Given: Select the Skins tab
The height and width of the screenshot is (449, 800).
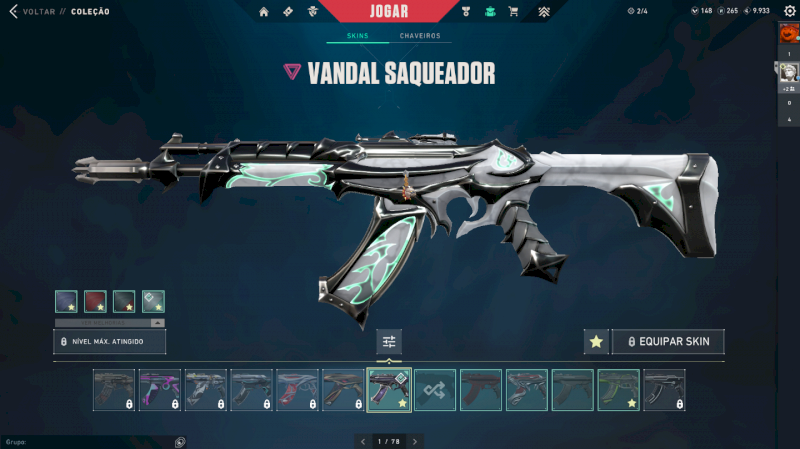Looking at the screenshot, I should pos(357,36).
